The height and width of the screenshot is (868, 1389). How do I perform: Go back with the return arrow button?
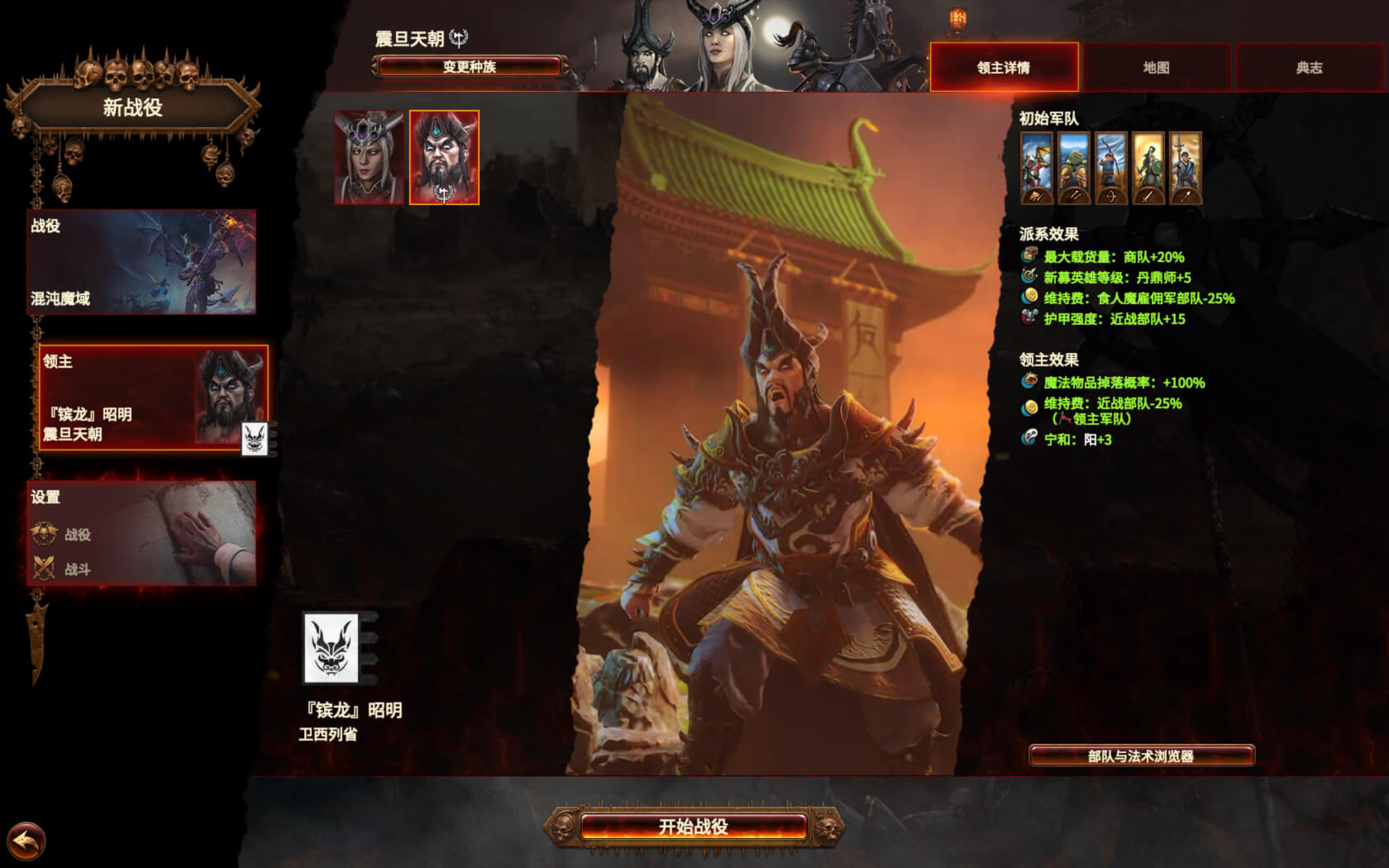(x=26, y=842)
